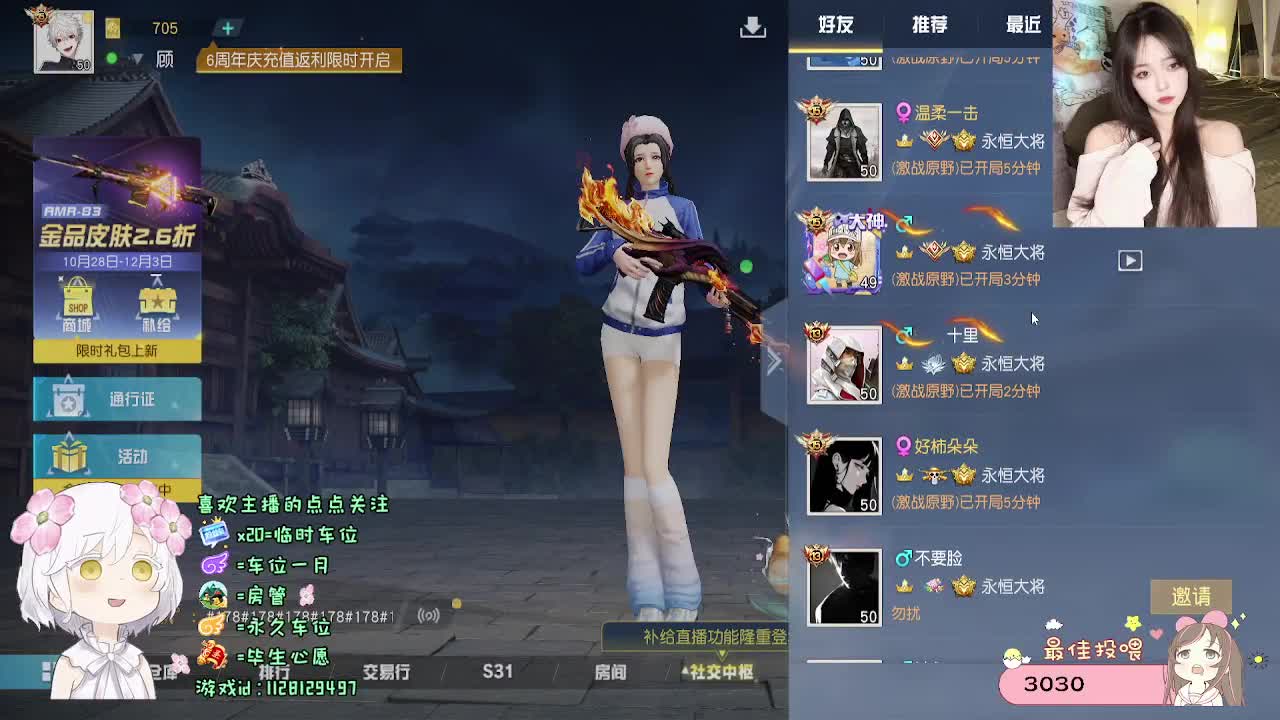Screen dimensions: 1280x720
Task: Click the right chevron beside the character
Action: click(x=775, y=362)
